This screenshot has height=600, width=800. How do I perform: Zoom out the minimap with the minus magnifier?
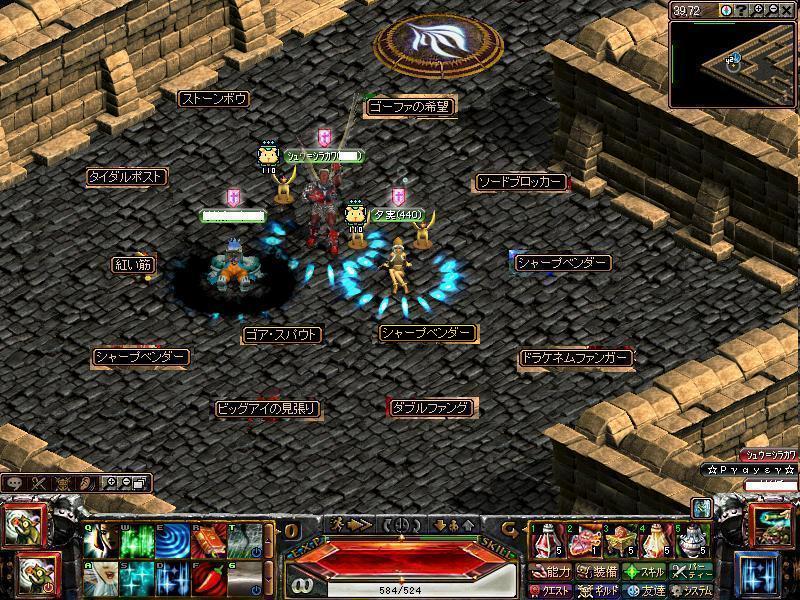pos(774,10)
